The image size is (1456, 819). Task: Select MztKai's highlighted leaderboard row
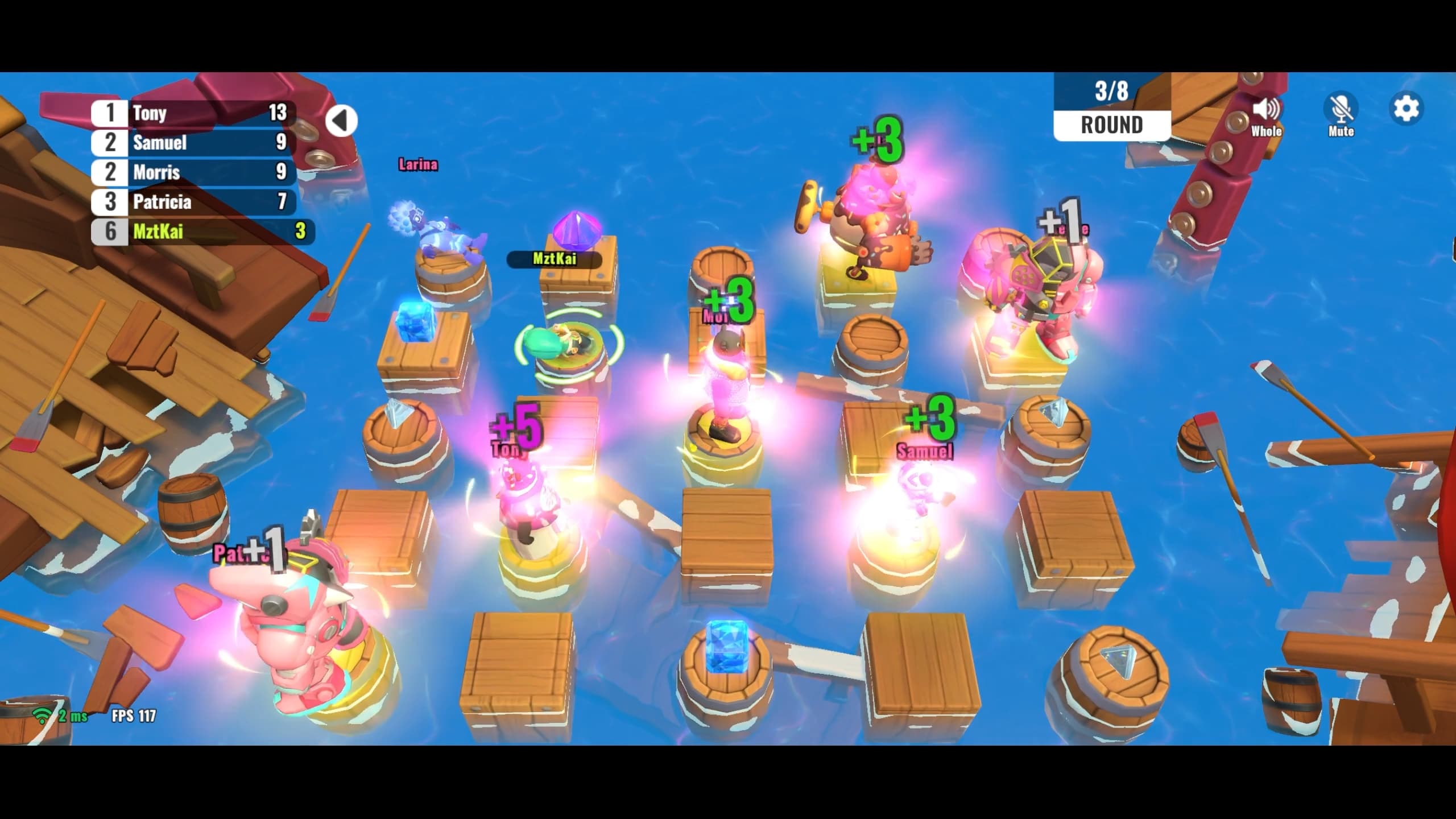[202, 231]
